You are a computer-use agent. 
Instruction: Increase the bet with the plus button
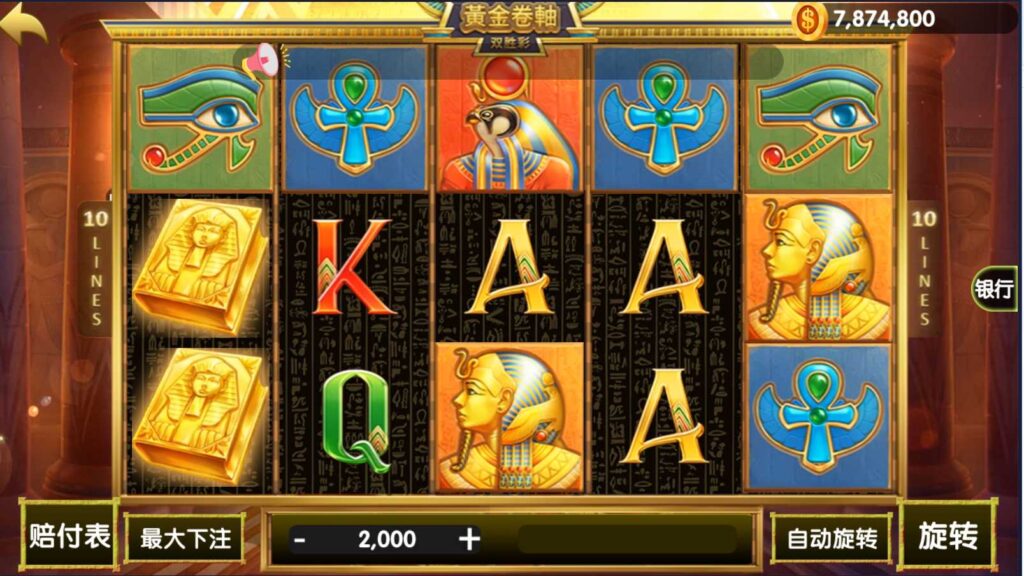pos(469,540)
